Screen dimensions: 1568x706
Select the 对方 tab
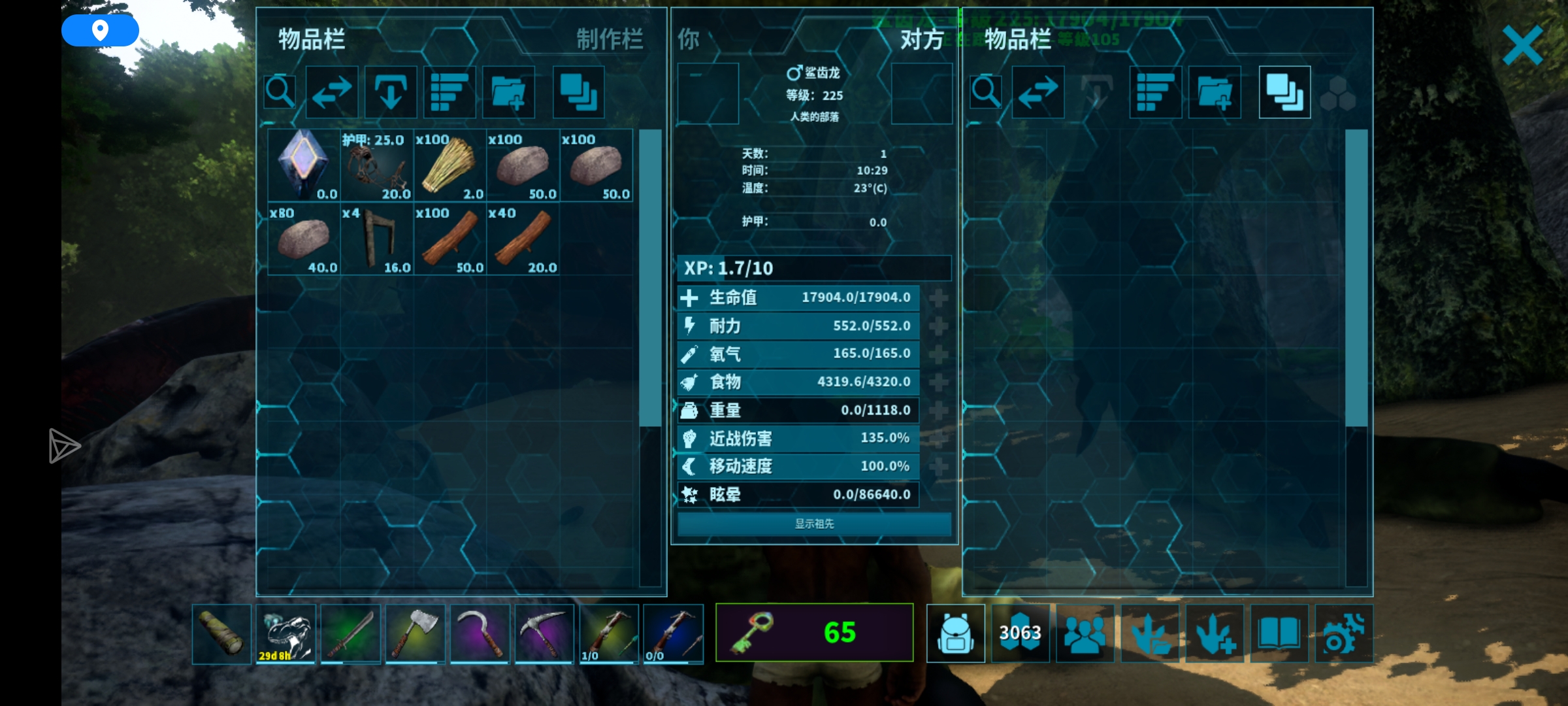pos(921,40)
